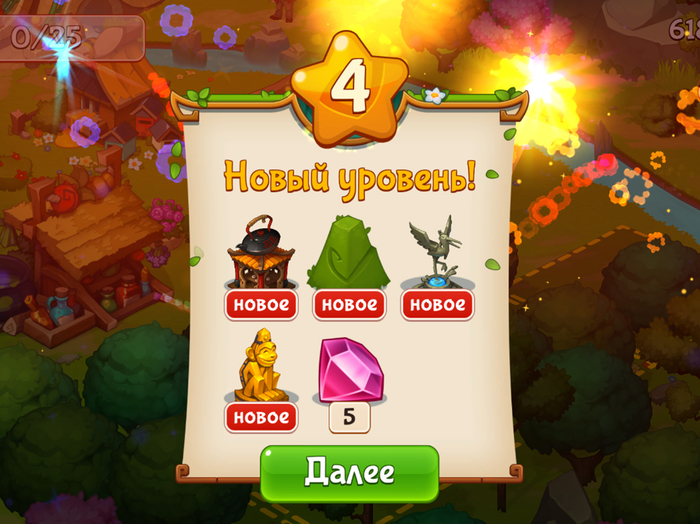This screenshot has height=524, width=700.
Task: Continue with the green Далее button
Action: (349, 472)
